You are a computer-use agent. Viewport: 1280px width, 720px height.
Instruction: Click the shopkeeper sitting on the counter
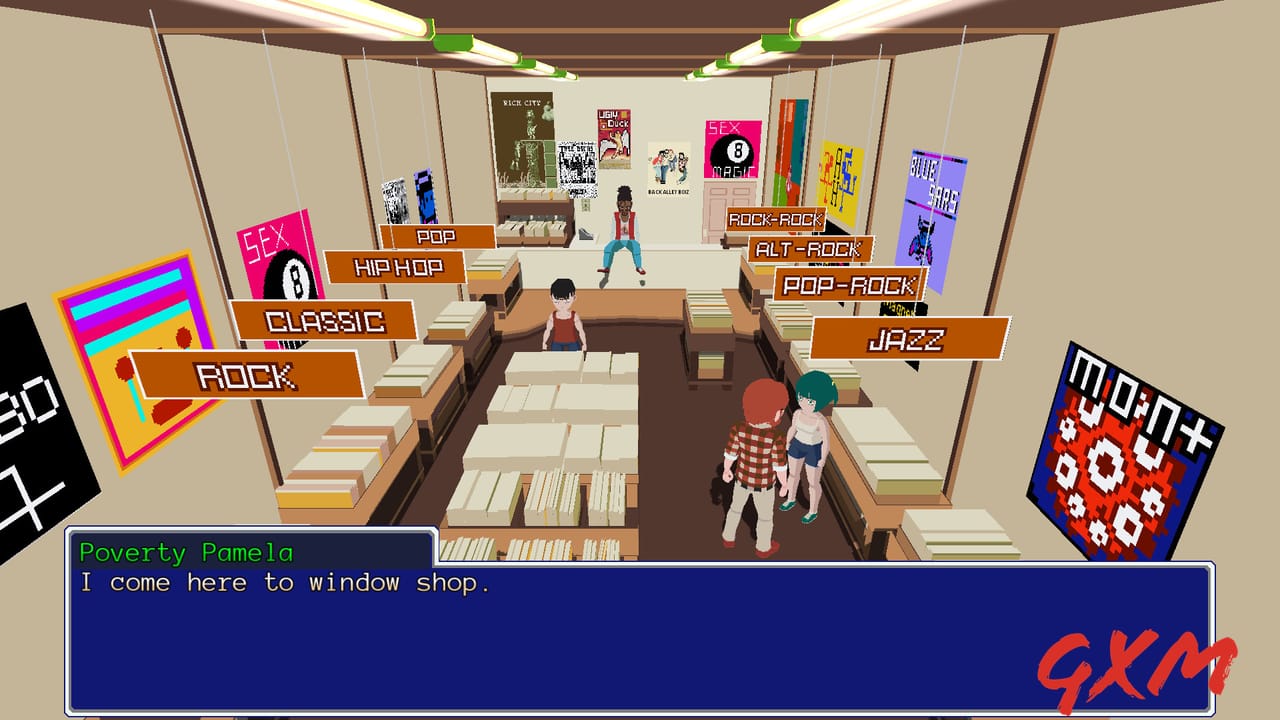click(622, 230)
